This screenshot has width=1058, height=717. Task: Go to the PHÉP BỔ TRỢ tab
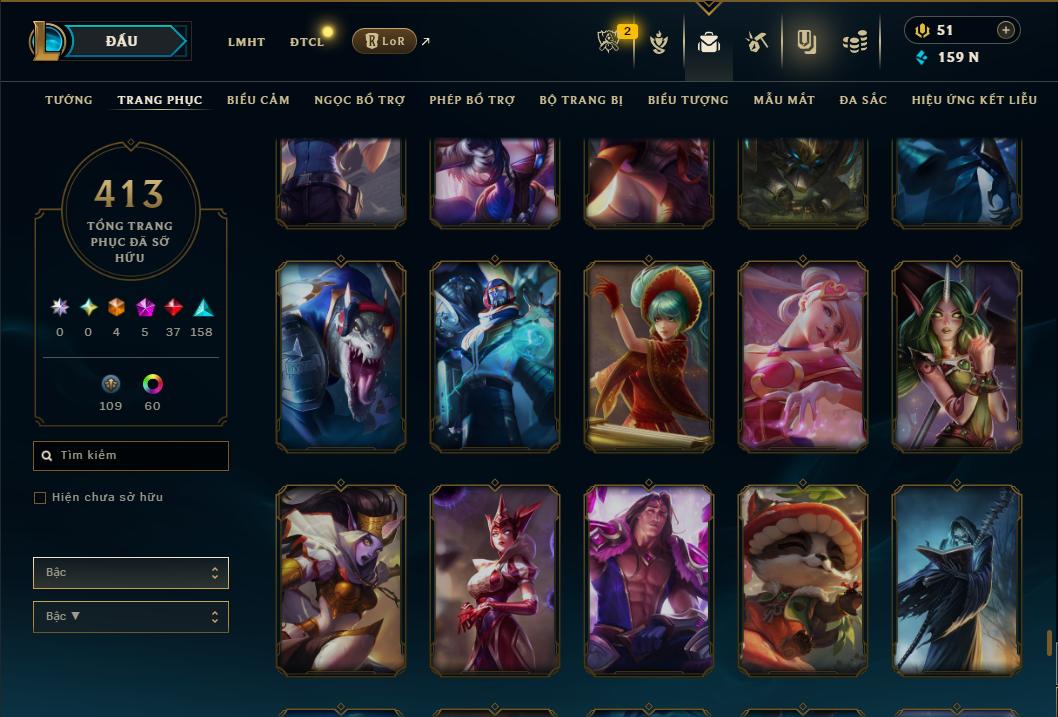coord(472,100)
